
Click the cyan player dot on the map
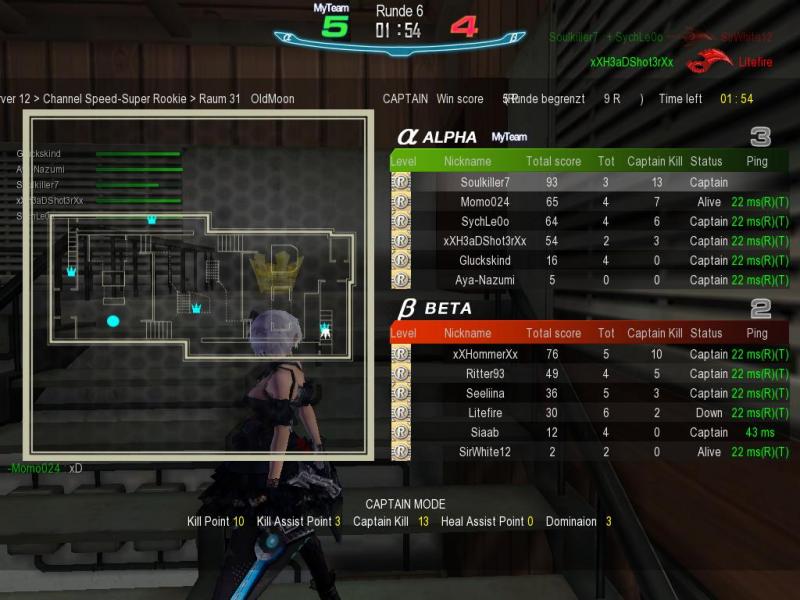click(x=113, y=321)
